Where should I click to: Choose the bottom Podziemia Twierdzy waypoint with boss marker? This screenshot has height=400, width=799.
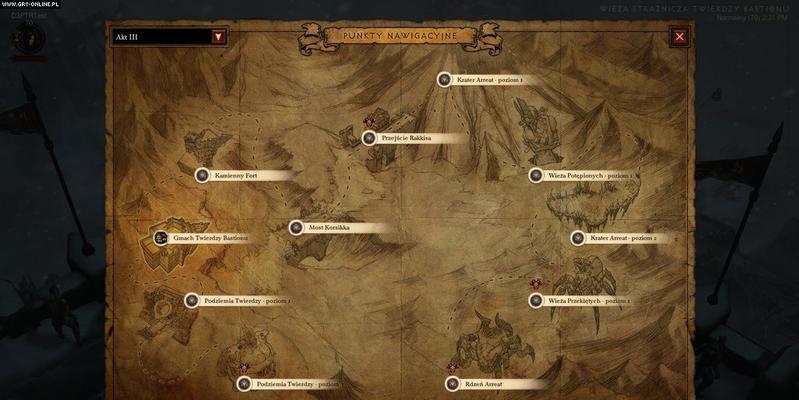(x=243, y=383)
